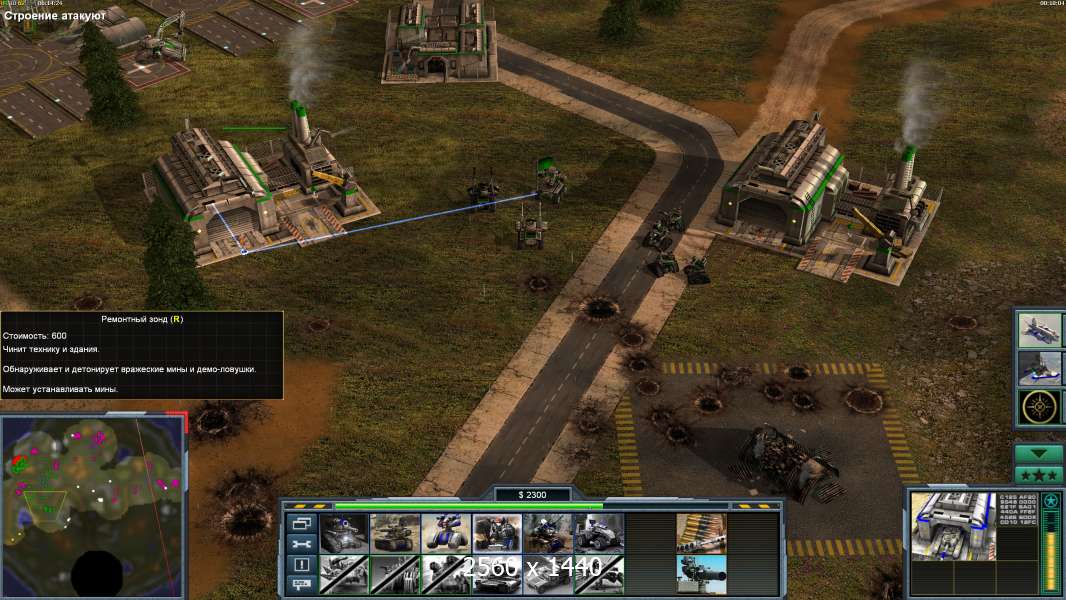Select the second general power showing a building
The width and height of the screenshot is (1066, 600).
click(x=1039, y=369)
